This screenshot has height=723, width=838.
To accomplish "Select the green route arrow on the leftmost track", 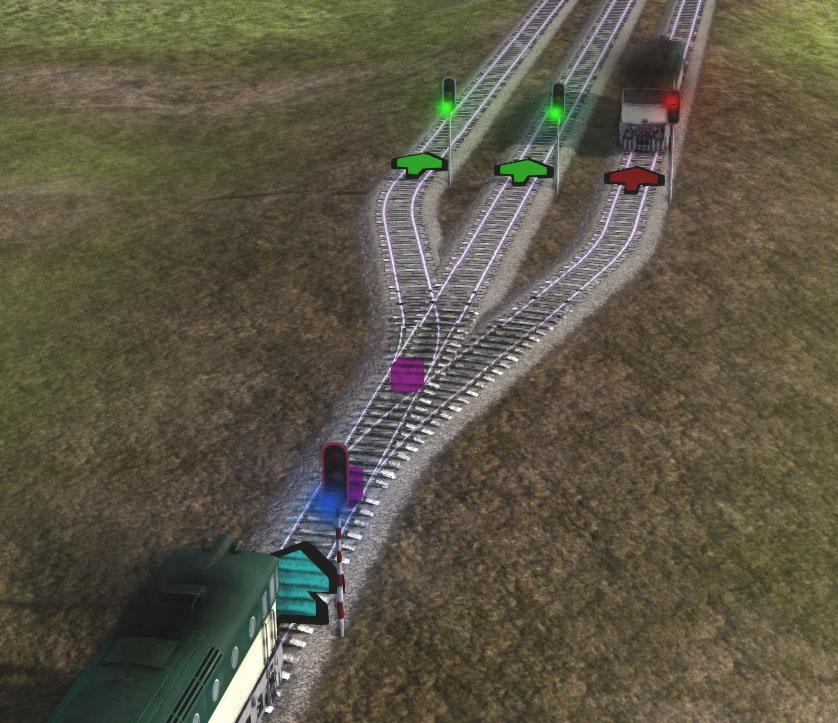I will point(419,162).
